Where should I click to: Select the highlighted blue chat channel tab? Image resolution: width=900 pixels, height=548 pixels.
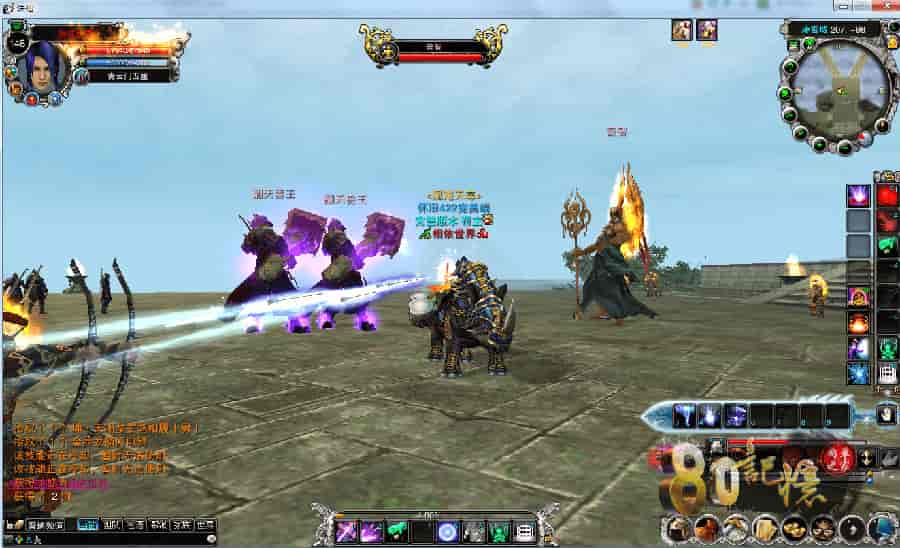click(89, 524)
